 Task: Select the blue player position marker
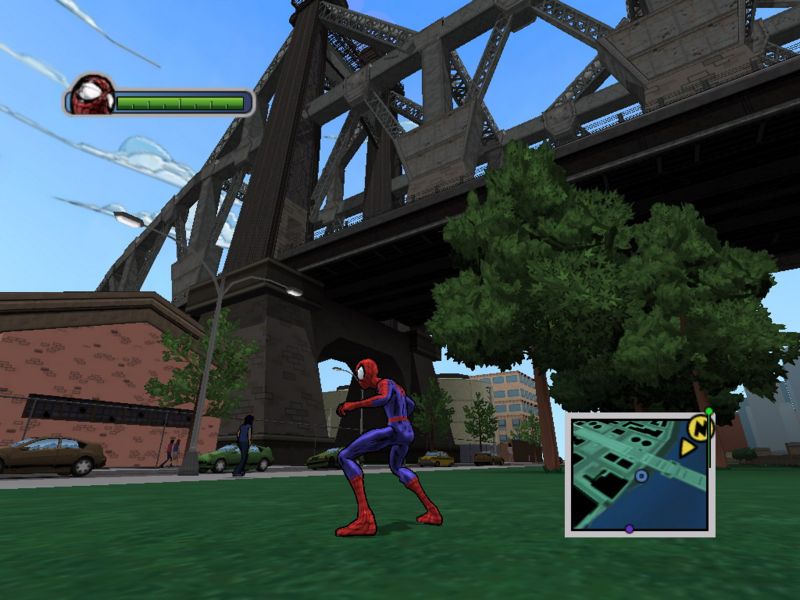[641, 476]
